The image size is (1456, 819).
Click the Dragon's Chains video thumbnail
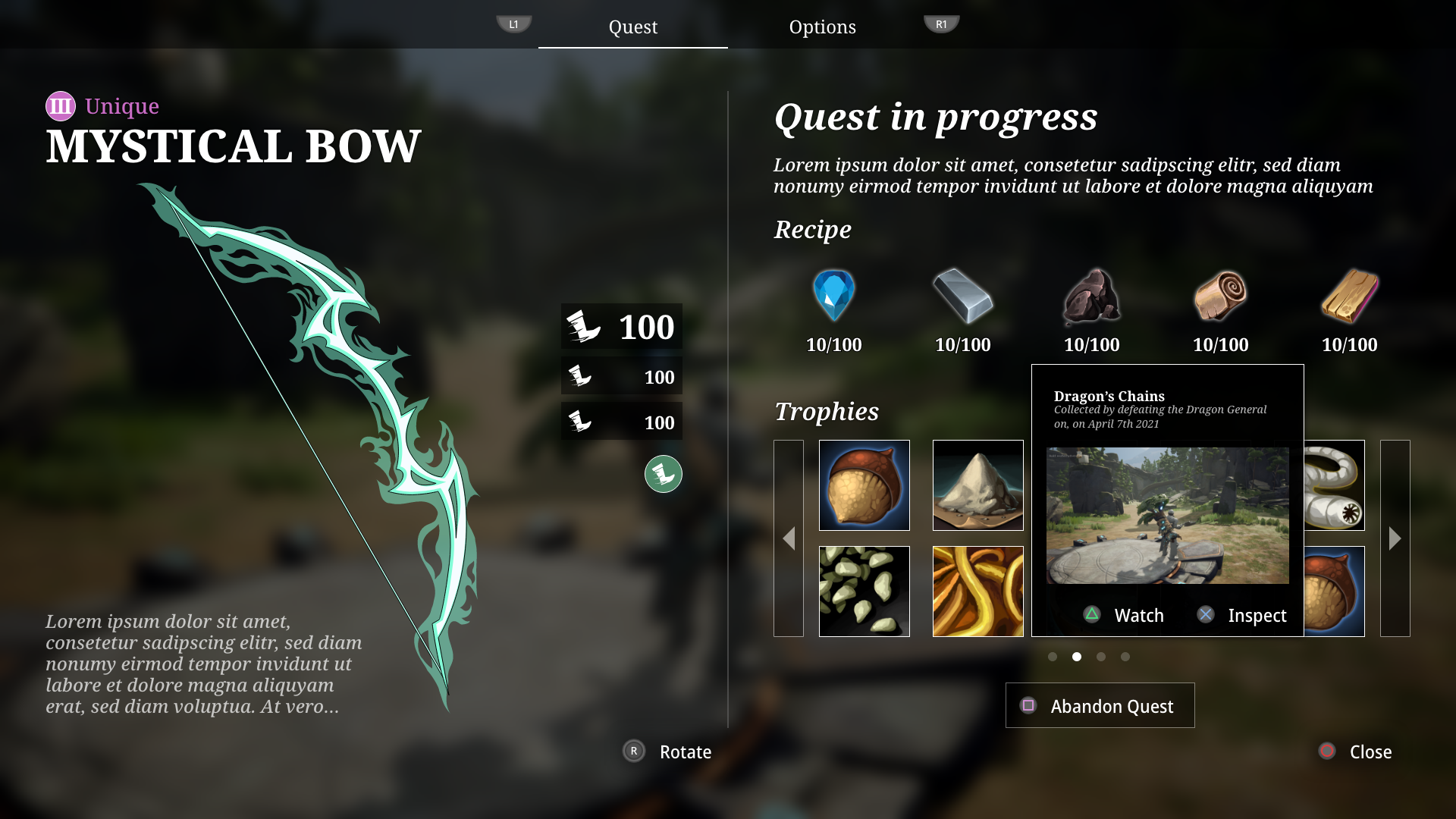[x=1167, y=516]
